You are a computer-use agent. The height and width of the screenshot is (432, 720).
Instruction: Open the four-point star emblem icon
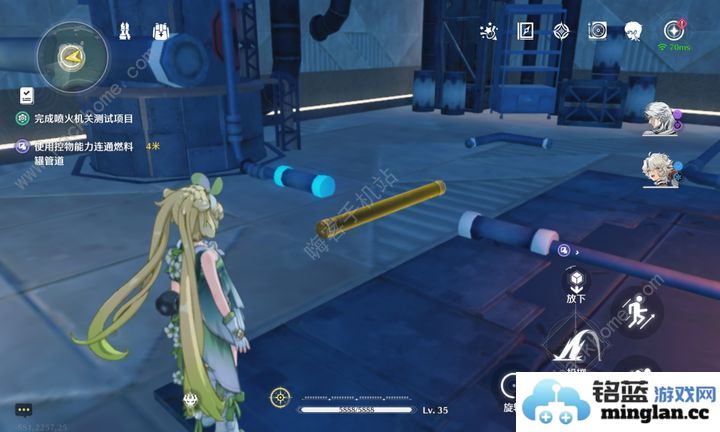click(x=561, y=31)
